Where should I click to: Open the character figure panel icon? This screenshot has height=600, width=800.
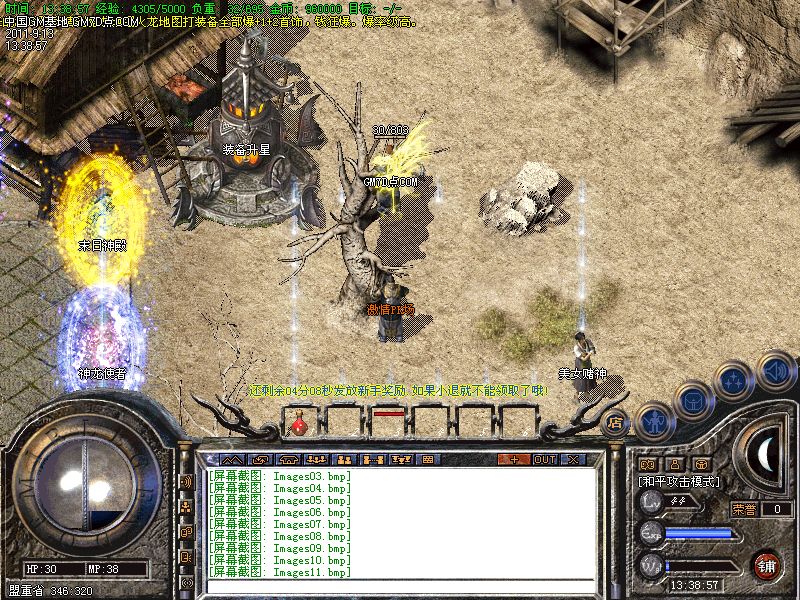[653, 419]
